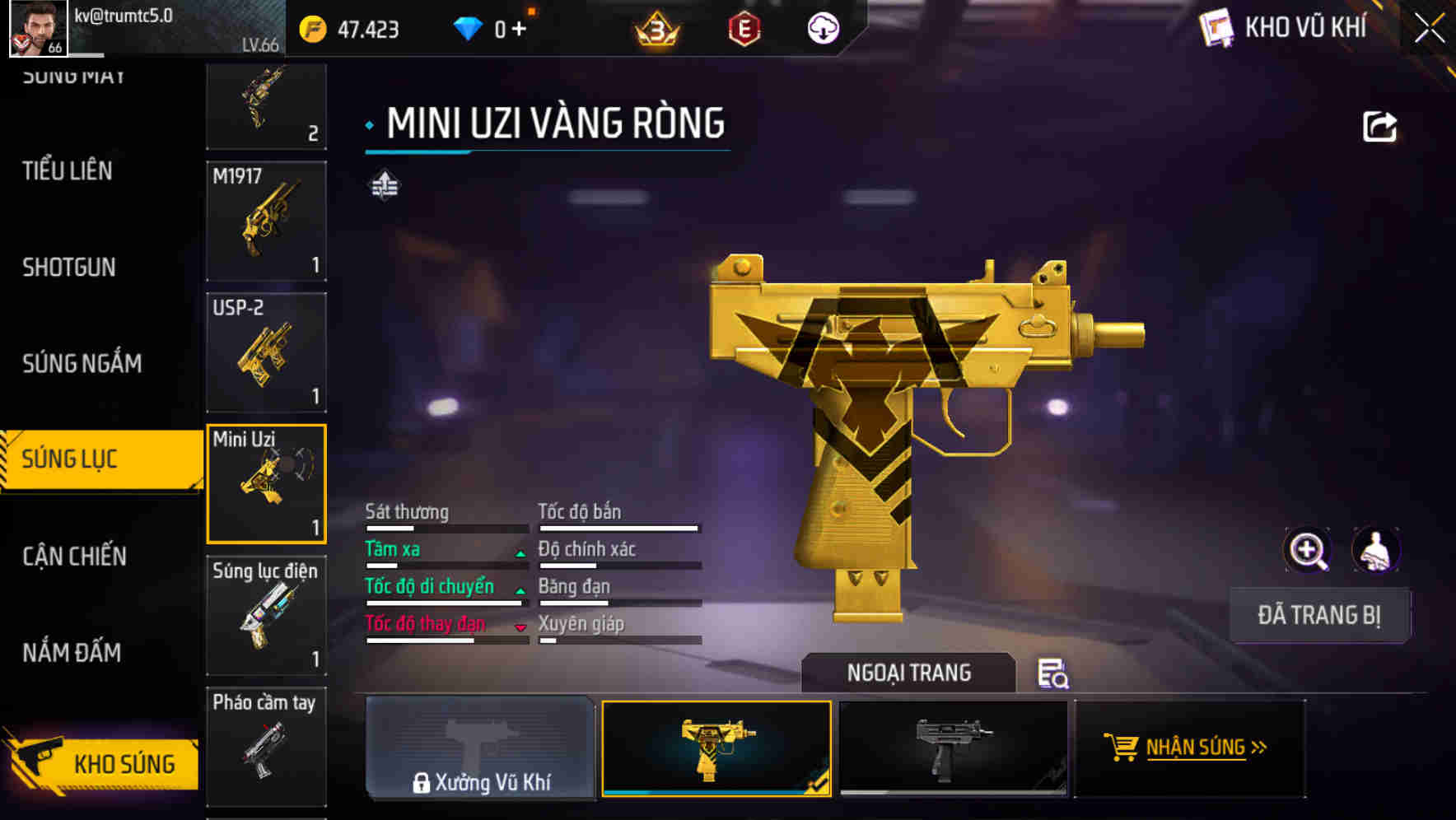1456x820 pixels.
Task: Select the USP-2 weapon thumbnail
Action: pos(265,352)
